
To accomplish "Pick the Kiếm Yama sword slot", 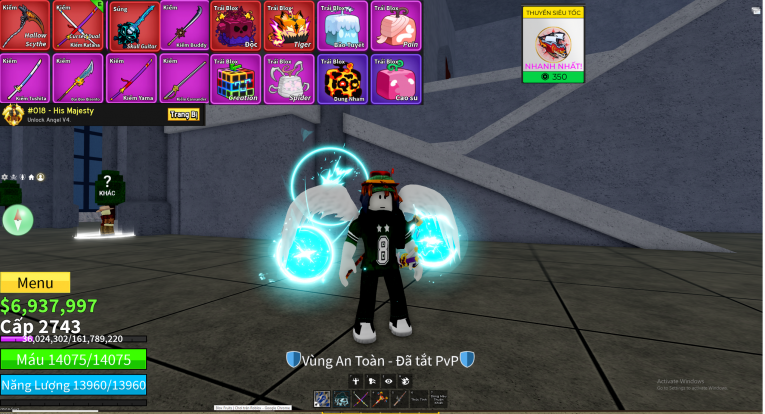I will click(x=132, y=78).
